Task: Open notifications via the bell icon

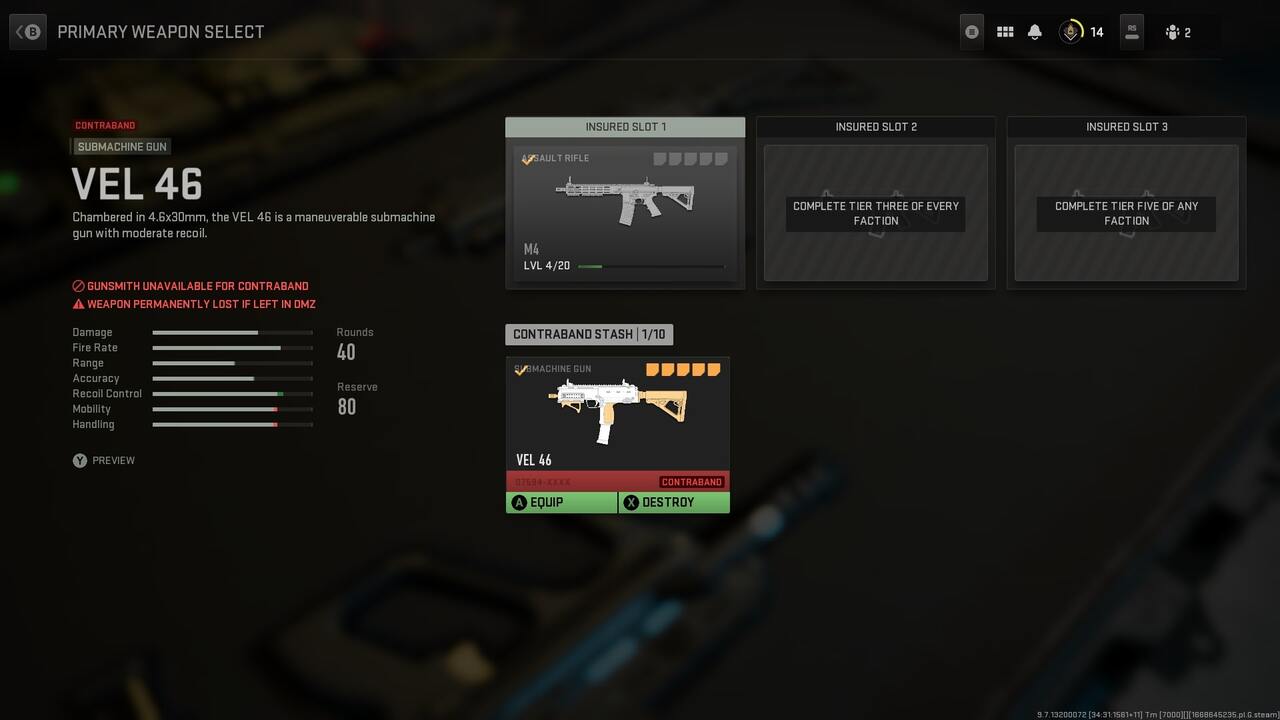Action: point(1035,31)
